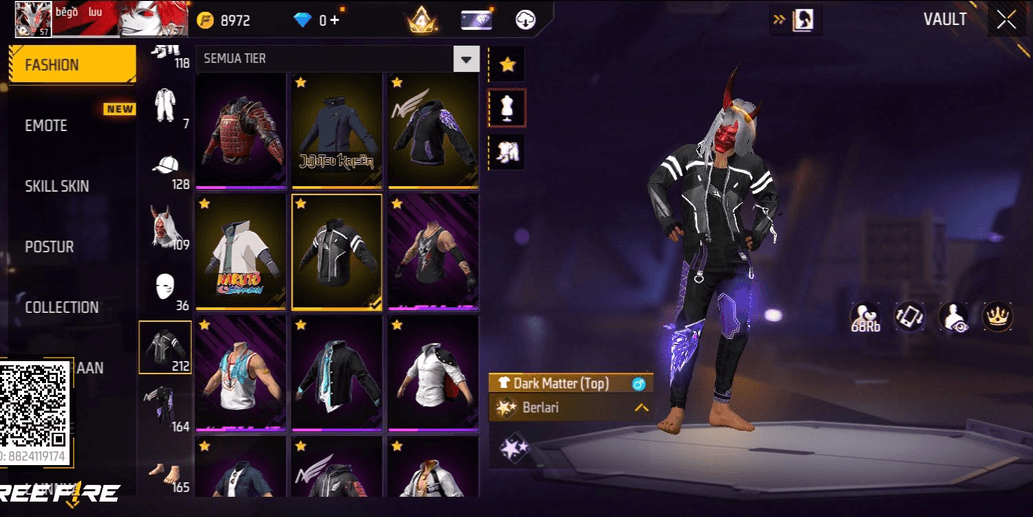Open the pants category with 164 items
Screen dimensions: 1033x517
tap(165, 407)
